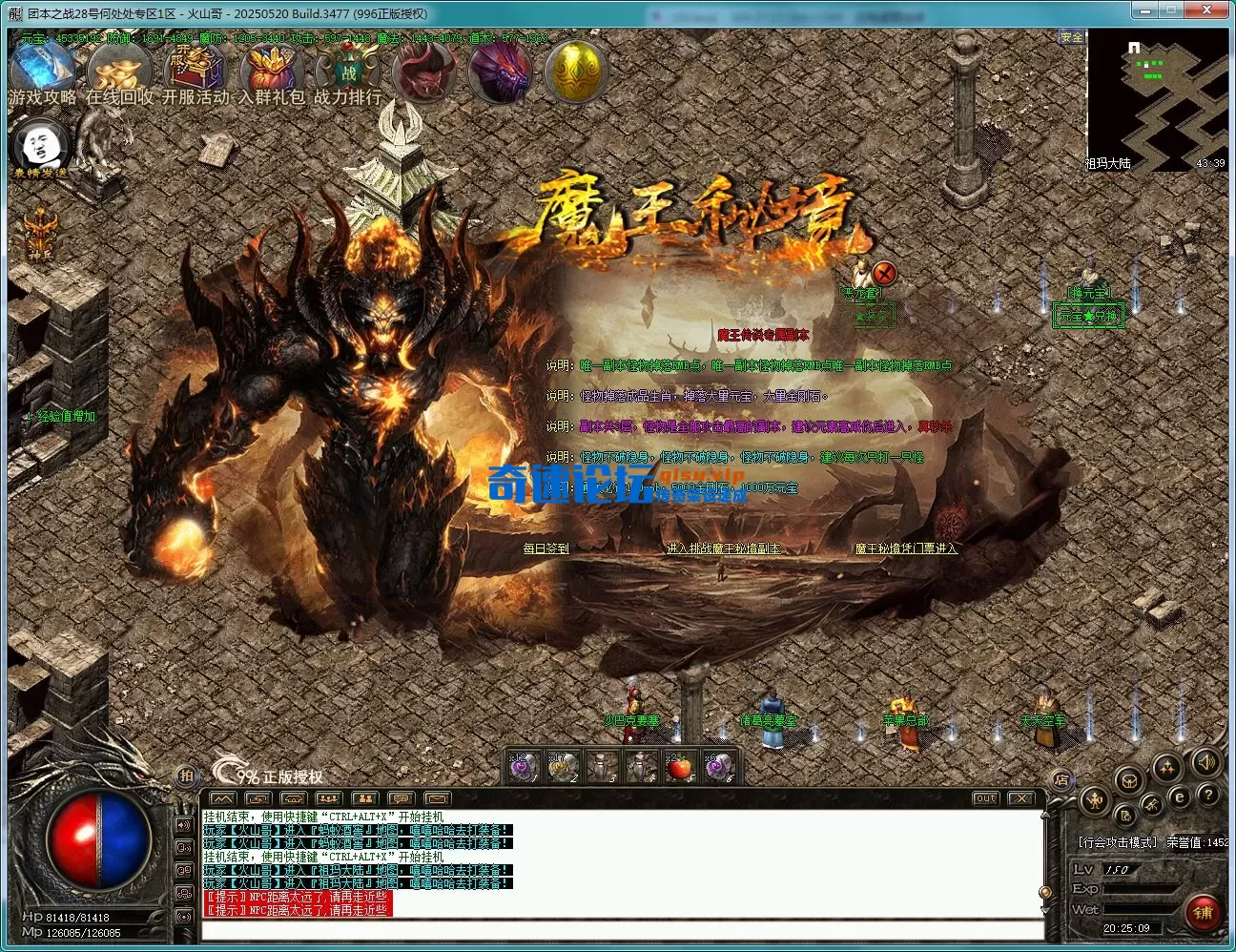Mute game sound with the speaker toggle
The image size is (1236, 952).
[1207, 763]
